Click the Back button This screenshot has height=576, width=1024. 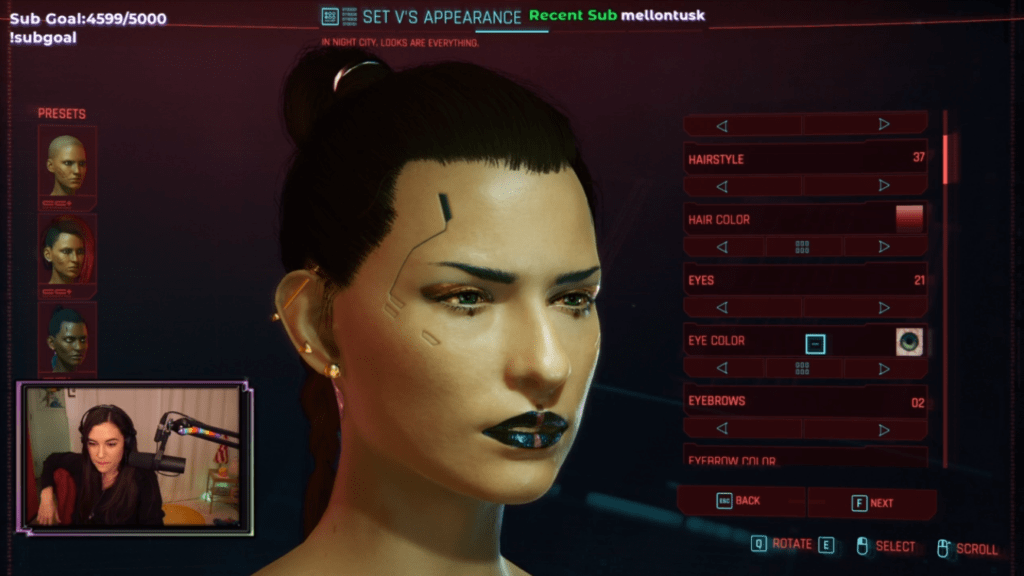(740, 501)
